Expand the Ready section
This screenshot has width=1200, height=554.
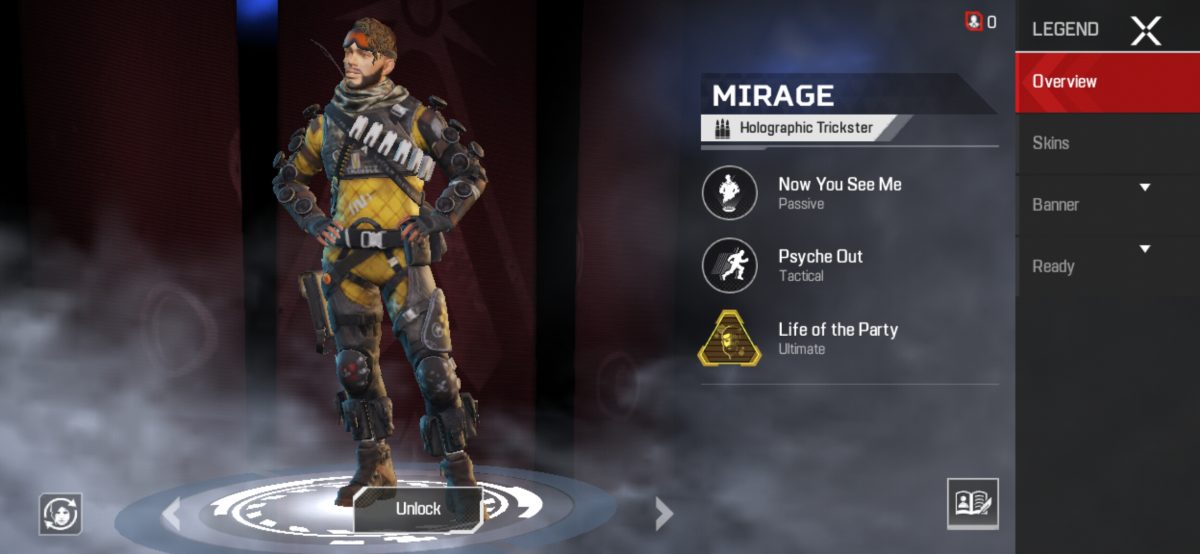point(1107,266)
